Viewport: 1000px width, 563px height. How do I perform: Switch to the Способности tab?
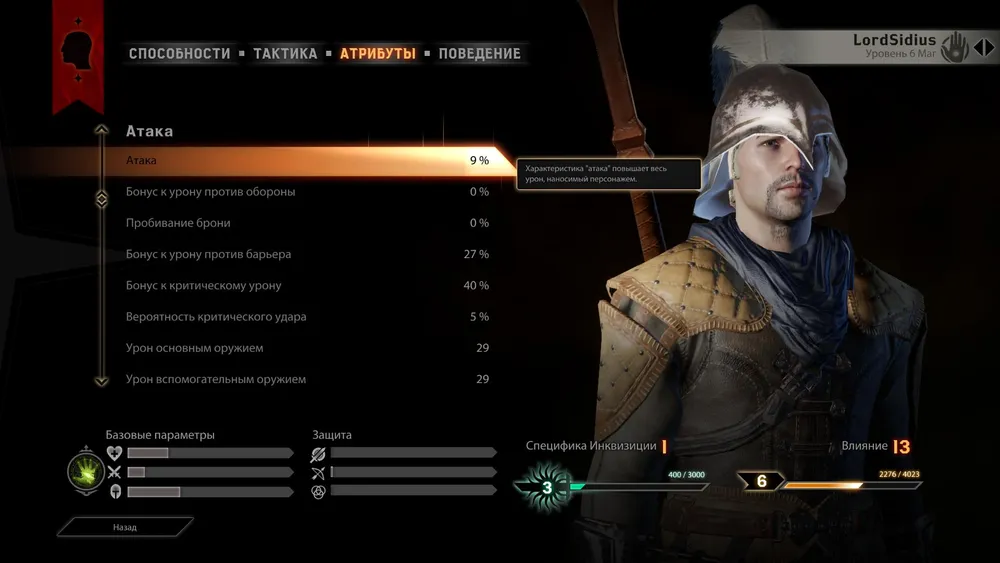(x=180, y=54)
